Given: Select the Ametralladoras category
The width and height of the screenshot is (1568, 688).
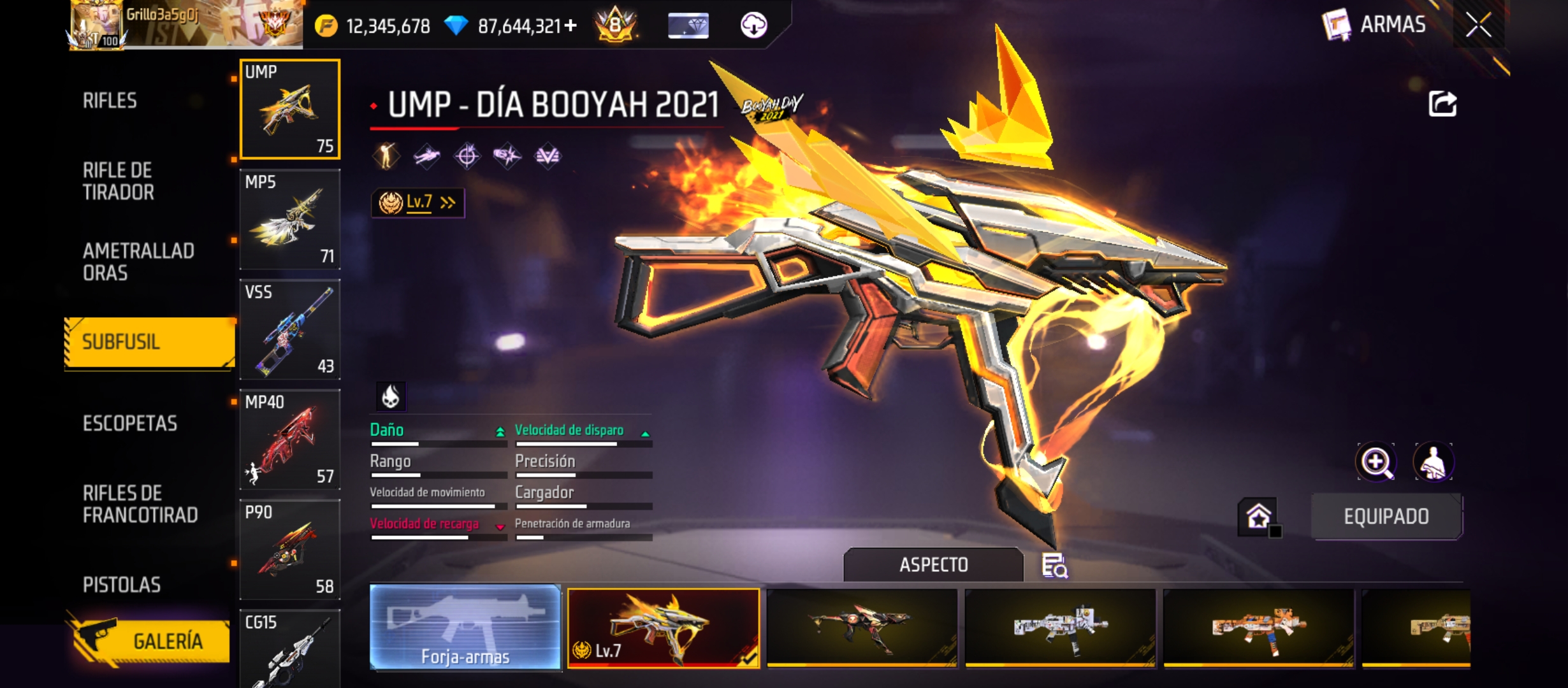Looking at the screenshot, I should click(138, 262).
